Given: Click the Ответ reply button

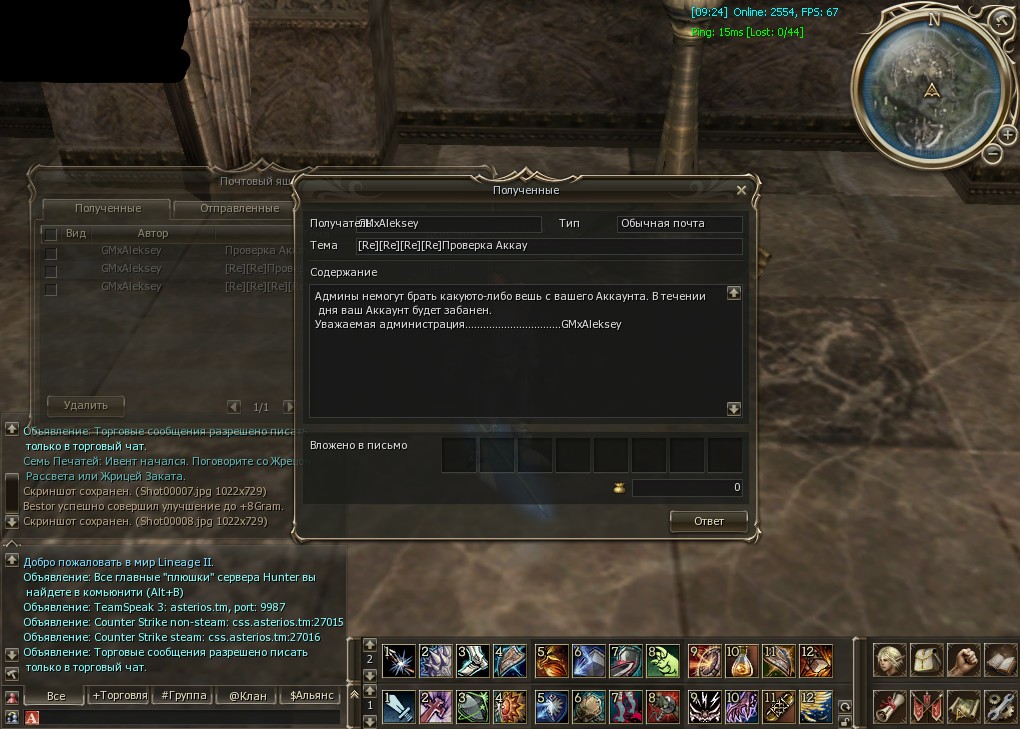Looking at the screenshot, I should tap(709, 521).
